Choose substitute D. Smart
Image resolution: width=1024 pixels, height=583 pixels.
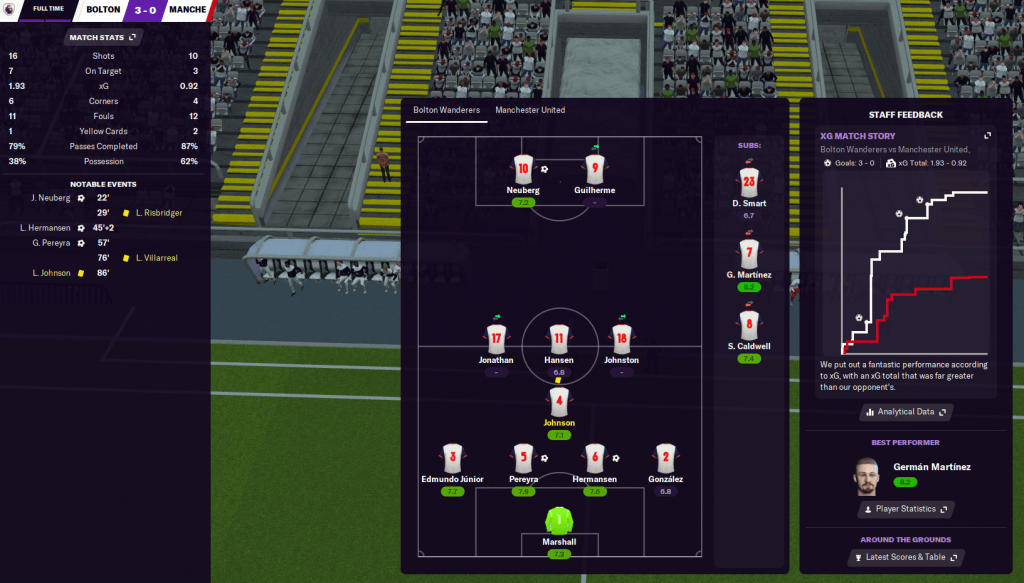[x=748, y=182]
